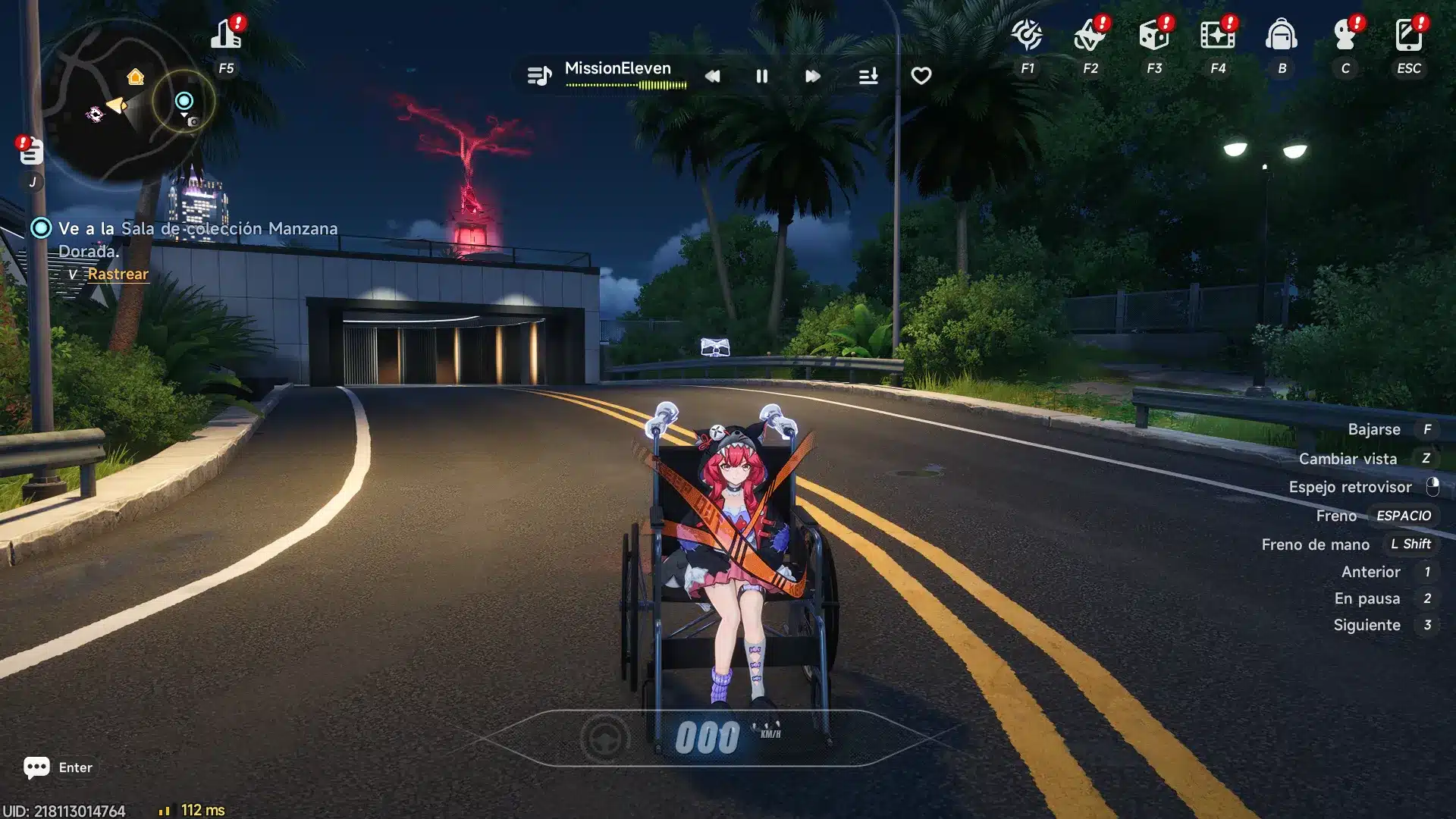Open the F3 dice menu icon

coord(1153,36)
